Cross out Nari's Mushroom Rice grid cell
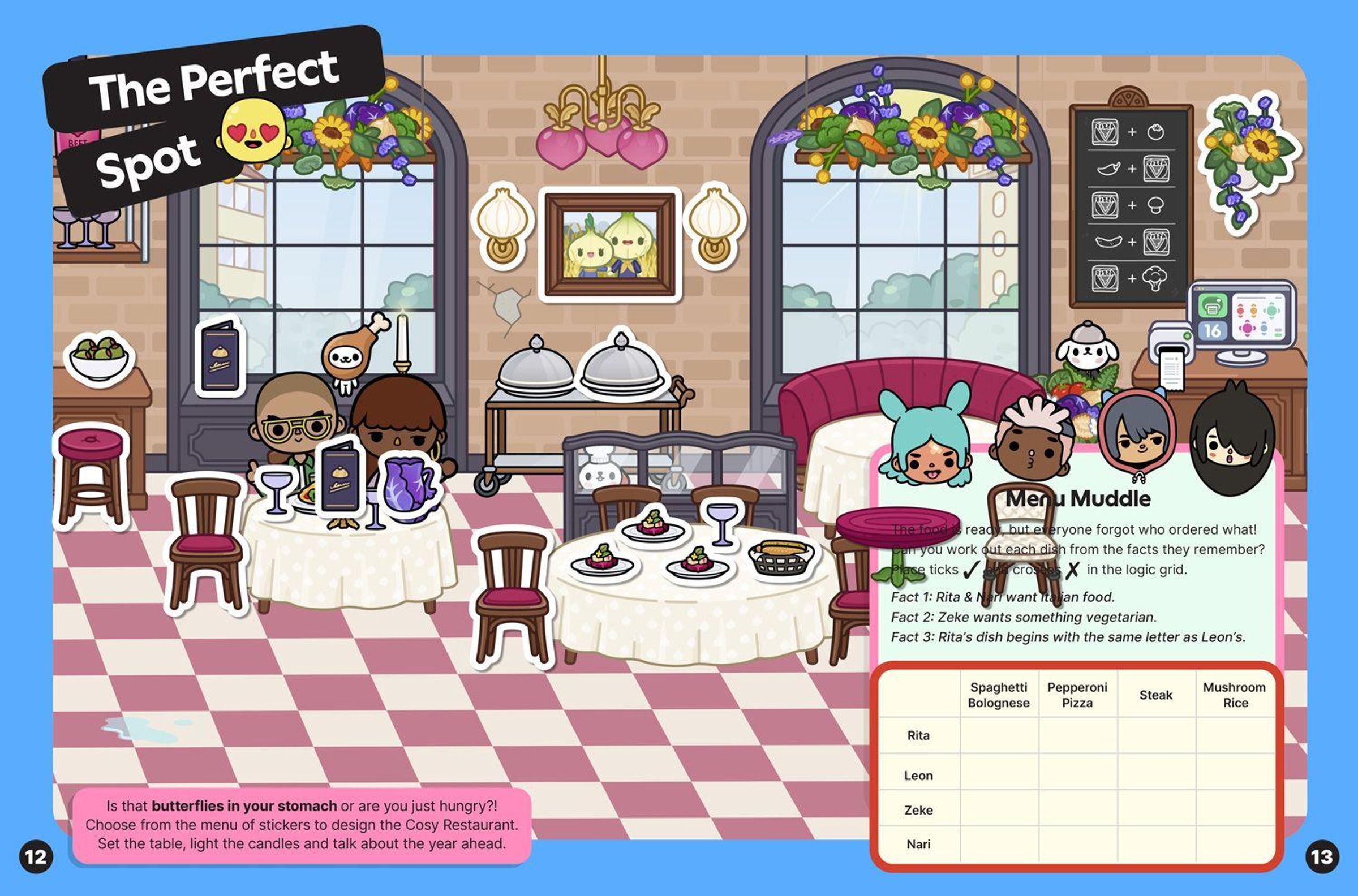Screen dimensions: 1358x896 point(1235,843)
